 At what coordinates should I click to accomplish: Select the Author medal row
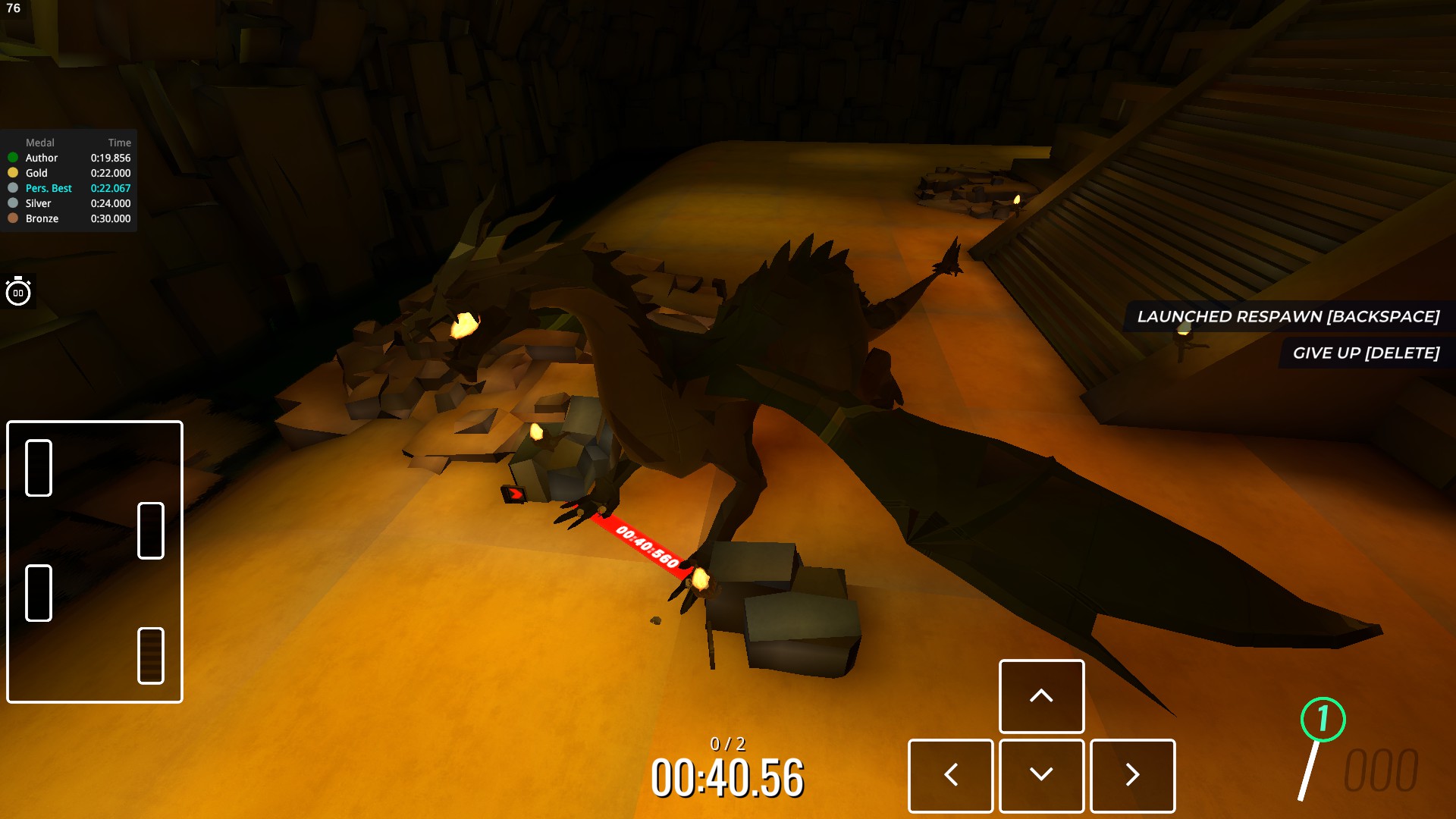point(68,158)
